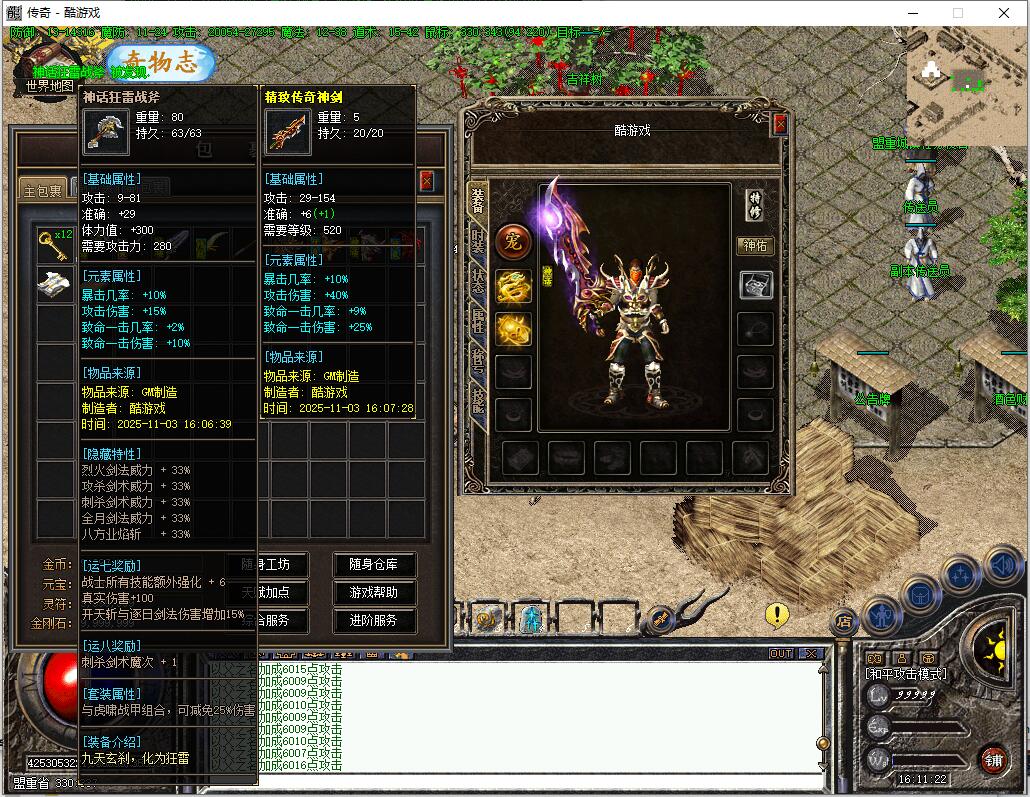Image resolution: width=1030 pixels, height=797 pixels.
Task: Open 随身仓库 portable storage
Action: click(374, 565)
